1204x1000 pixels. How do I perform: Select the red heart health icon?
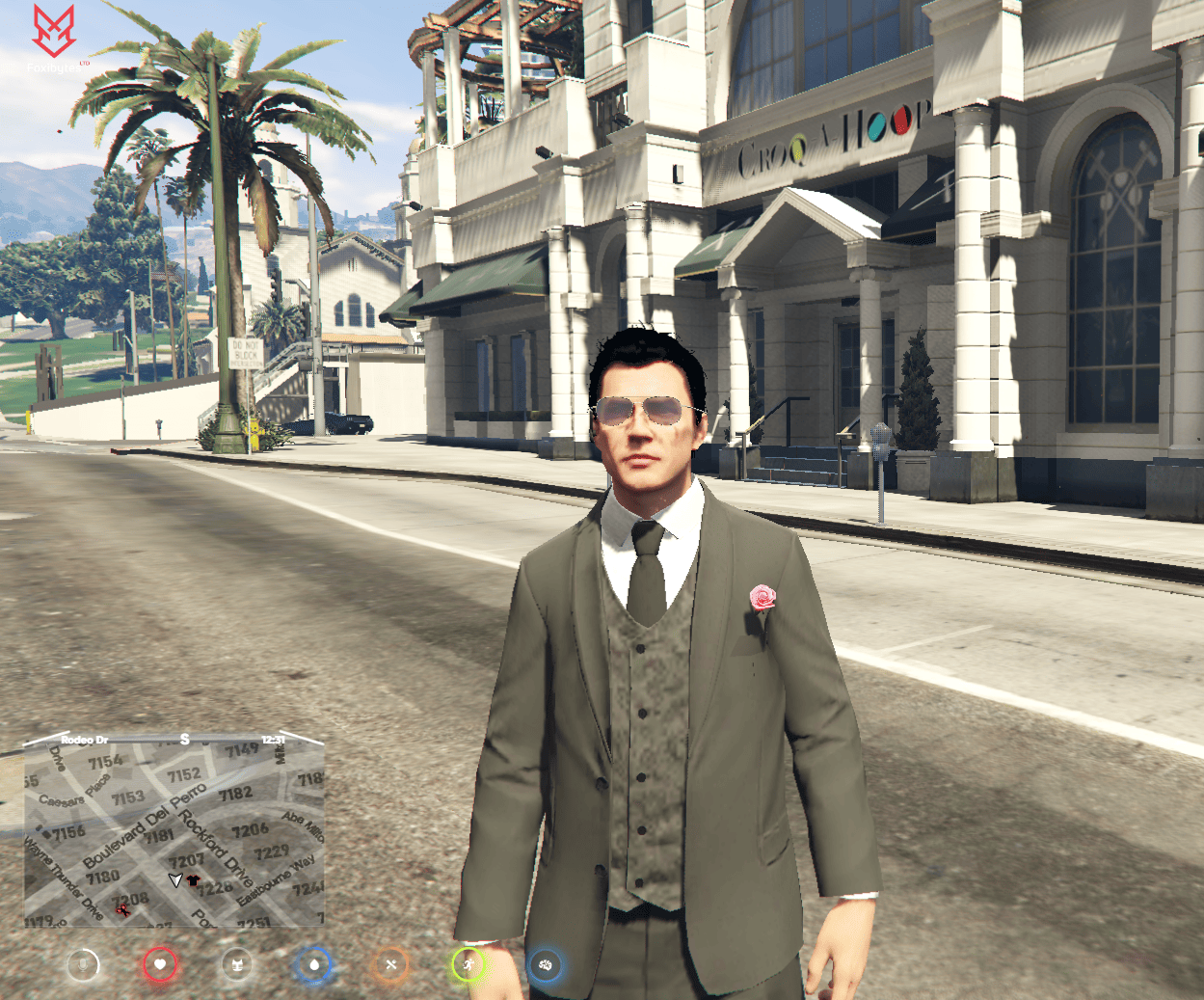[x=160, y=963]
